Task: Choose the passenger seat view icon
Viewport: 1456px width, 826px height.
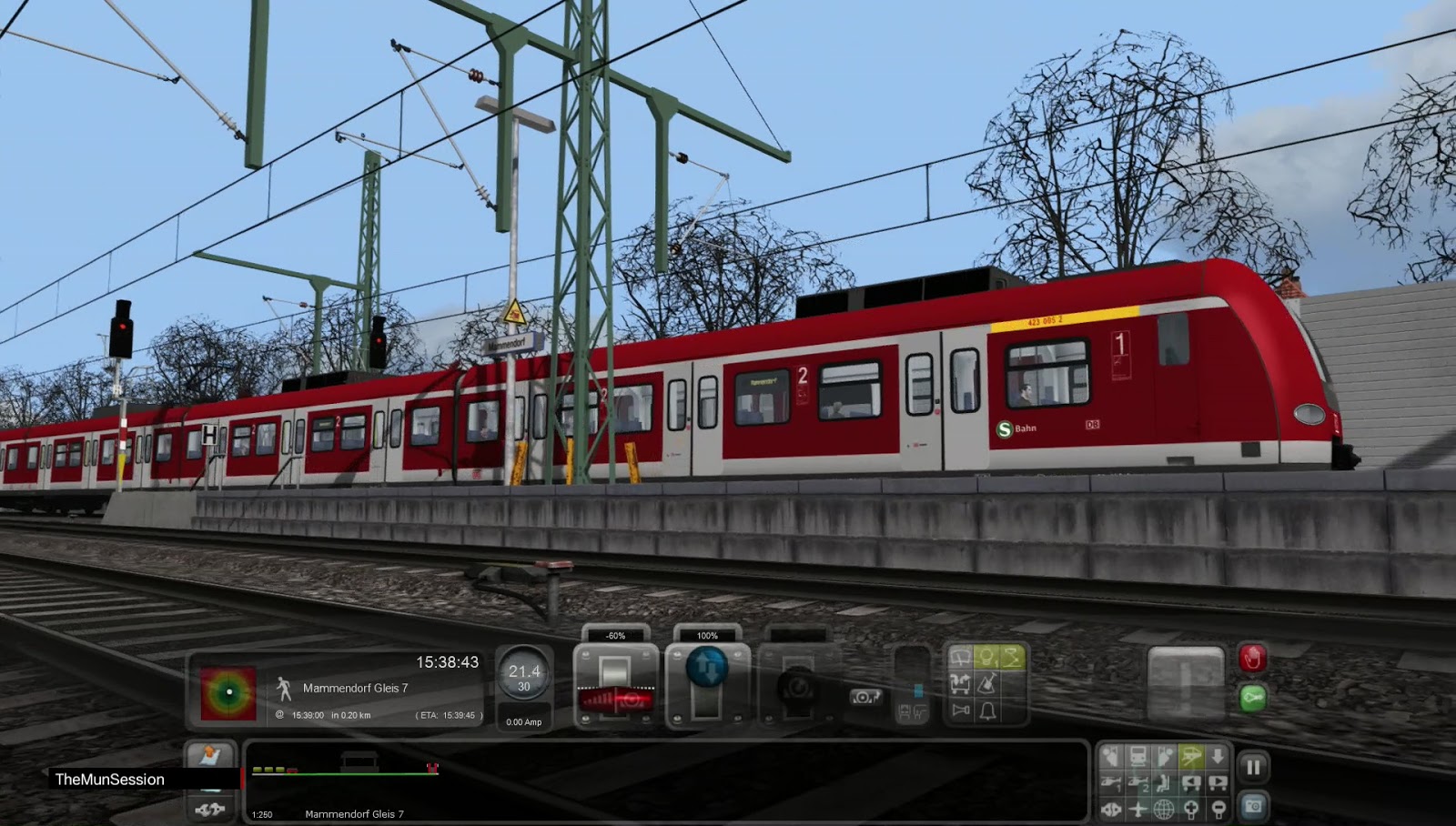Action: 1163,783
